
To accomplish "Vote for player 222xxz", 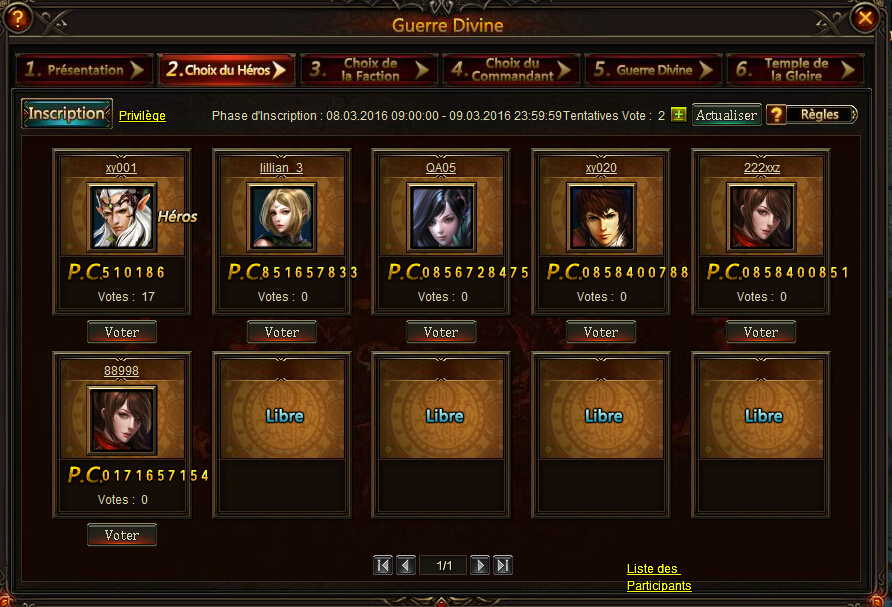I will (x=761, y=332).
